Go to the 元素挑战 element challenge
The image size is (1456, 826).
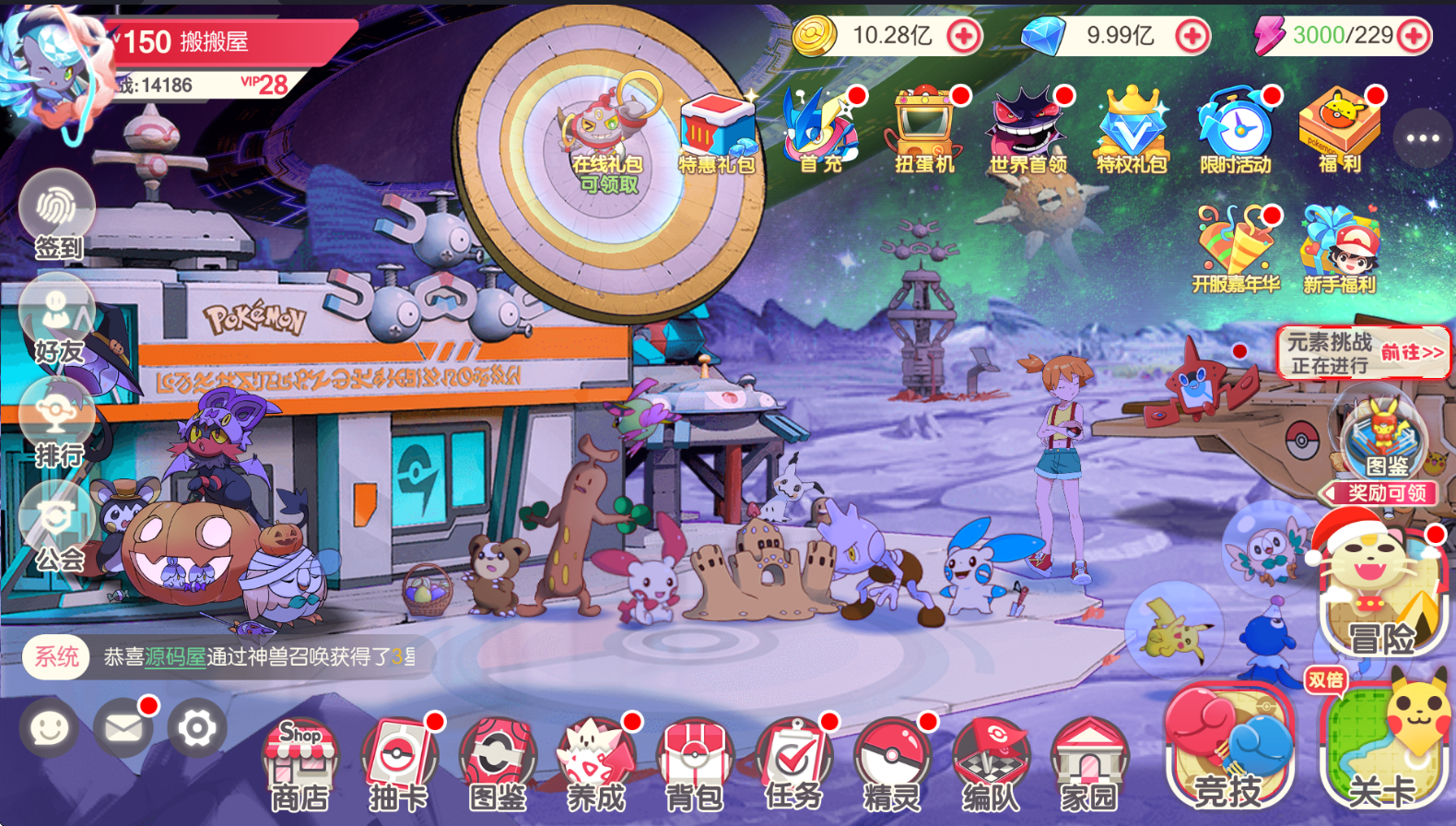point(1364,353)
